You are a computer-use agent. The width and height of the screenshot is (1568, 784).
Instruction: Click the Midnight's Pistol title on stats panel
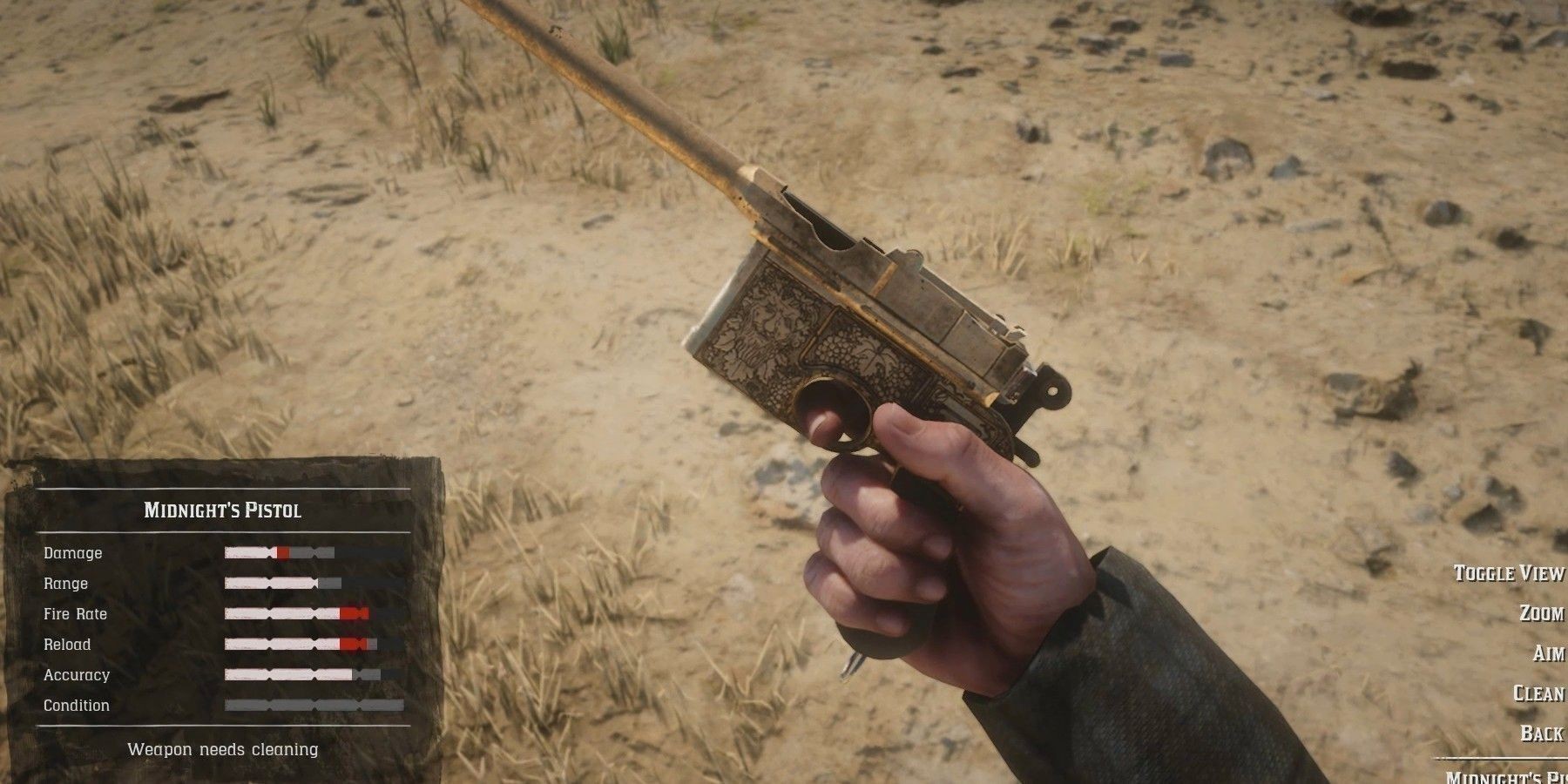tap(225, 511)
